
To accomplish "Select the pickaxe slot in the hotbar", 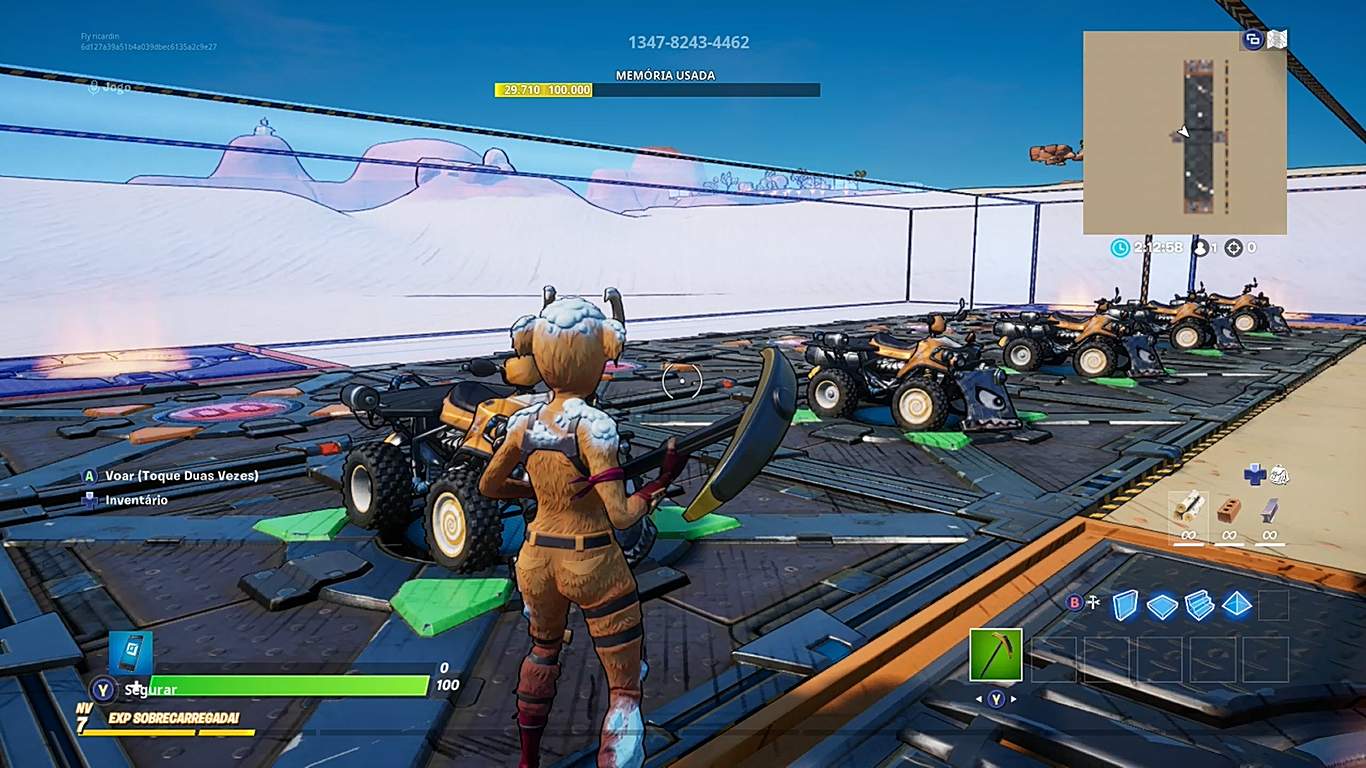I will click(x=995, y=655).
